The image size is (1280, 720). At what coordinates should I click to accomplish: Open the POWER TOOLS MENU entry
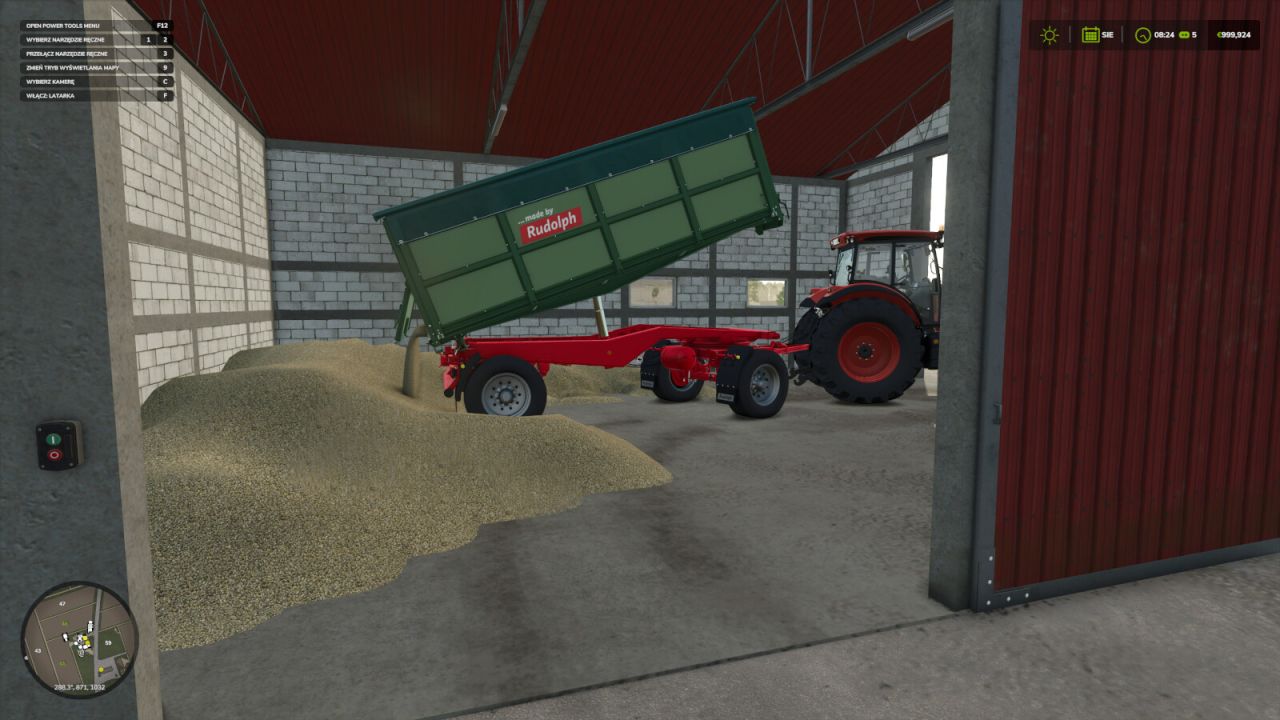tap(62, 26)
